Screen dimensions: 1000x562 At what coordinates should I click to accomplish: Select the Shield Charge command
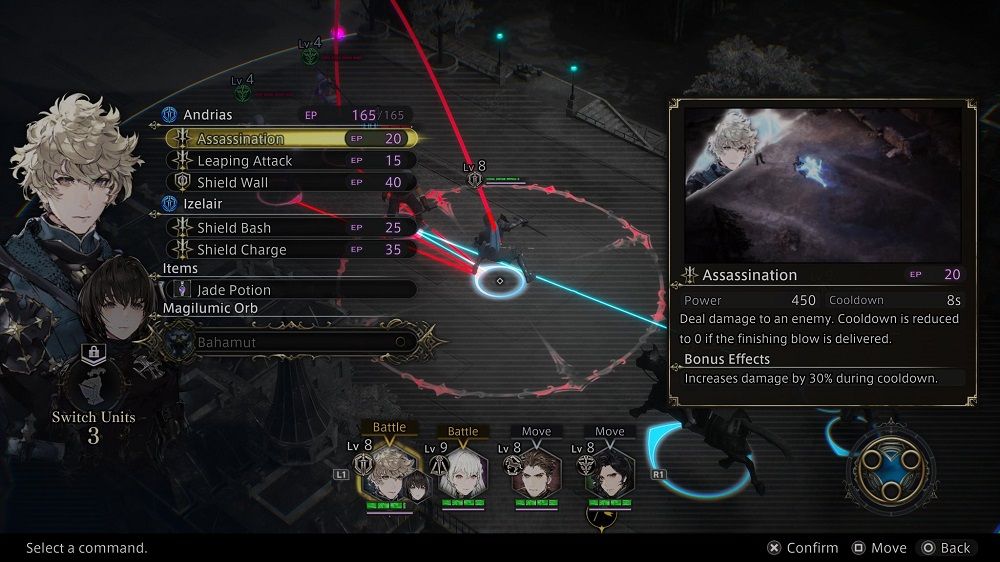click(x=290, y=250)
